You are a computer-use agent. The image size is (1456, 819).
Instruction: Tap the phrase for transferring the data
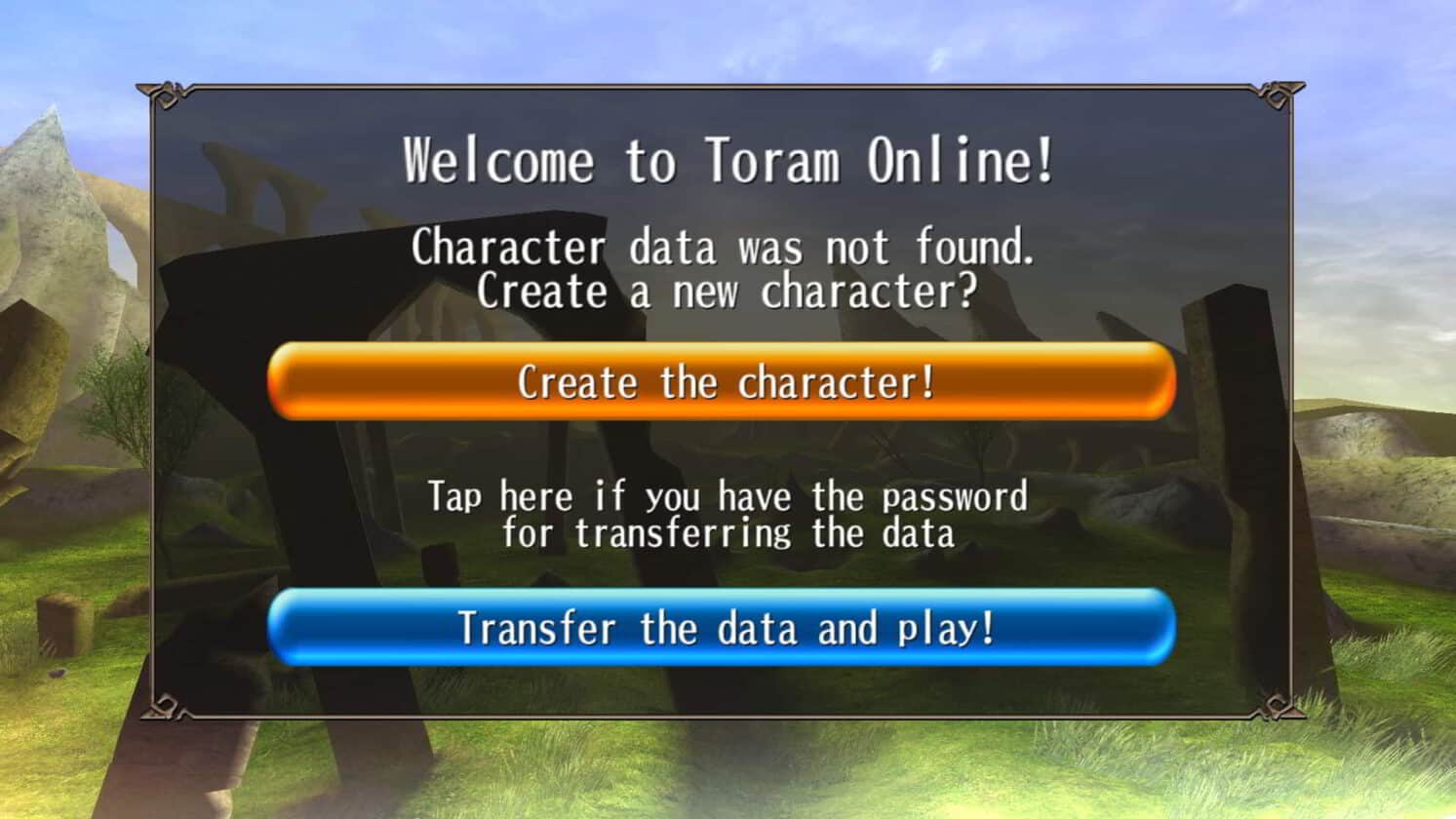(x=727, y=533)
